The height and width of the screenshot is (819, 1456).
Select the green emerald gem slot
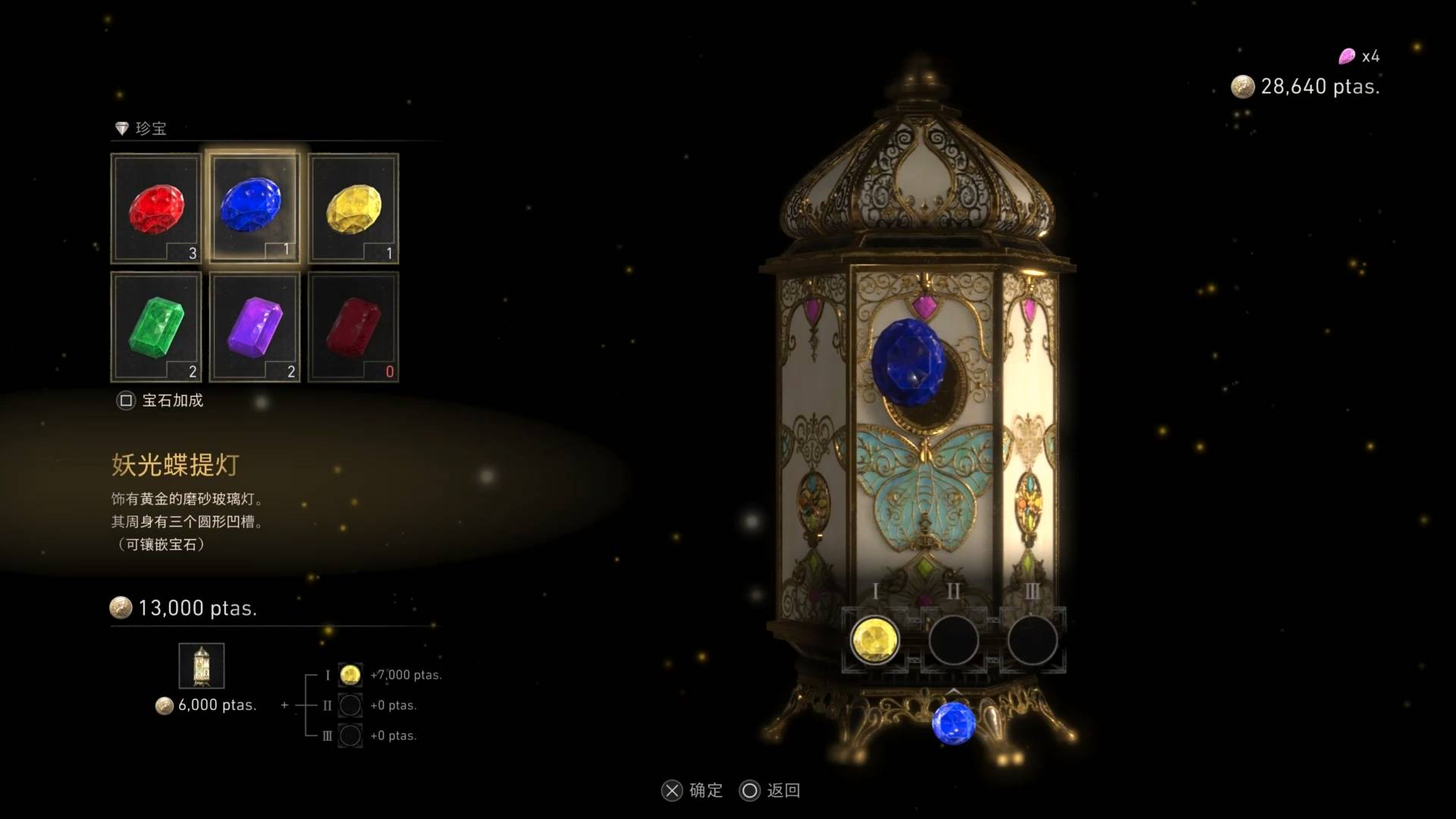point(156,327)
